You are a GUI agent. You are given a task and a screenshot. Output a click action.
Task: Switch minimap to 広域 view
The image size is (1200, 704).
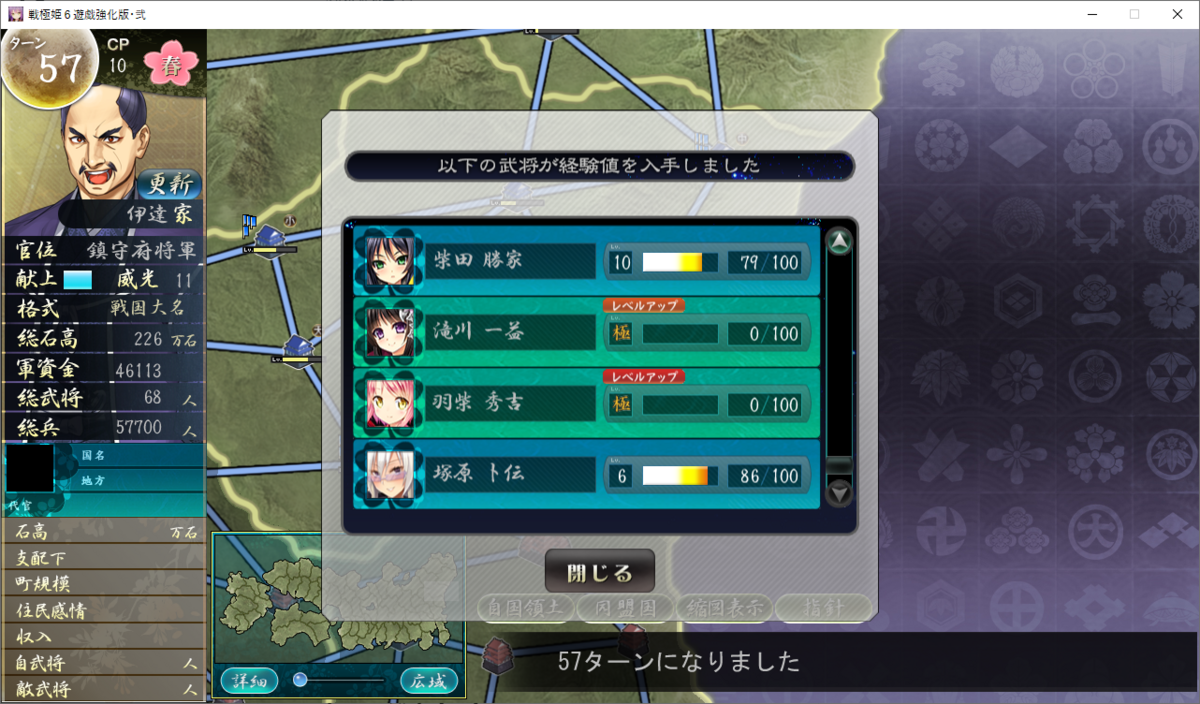429,681
